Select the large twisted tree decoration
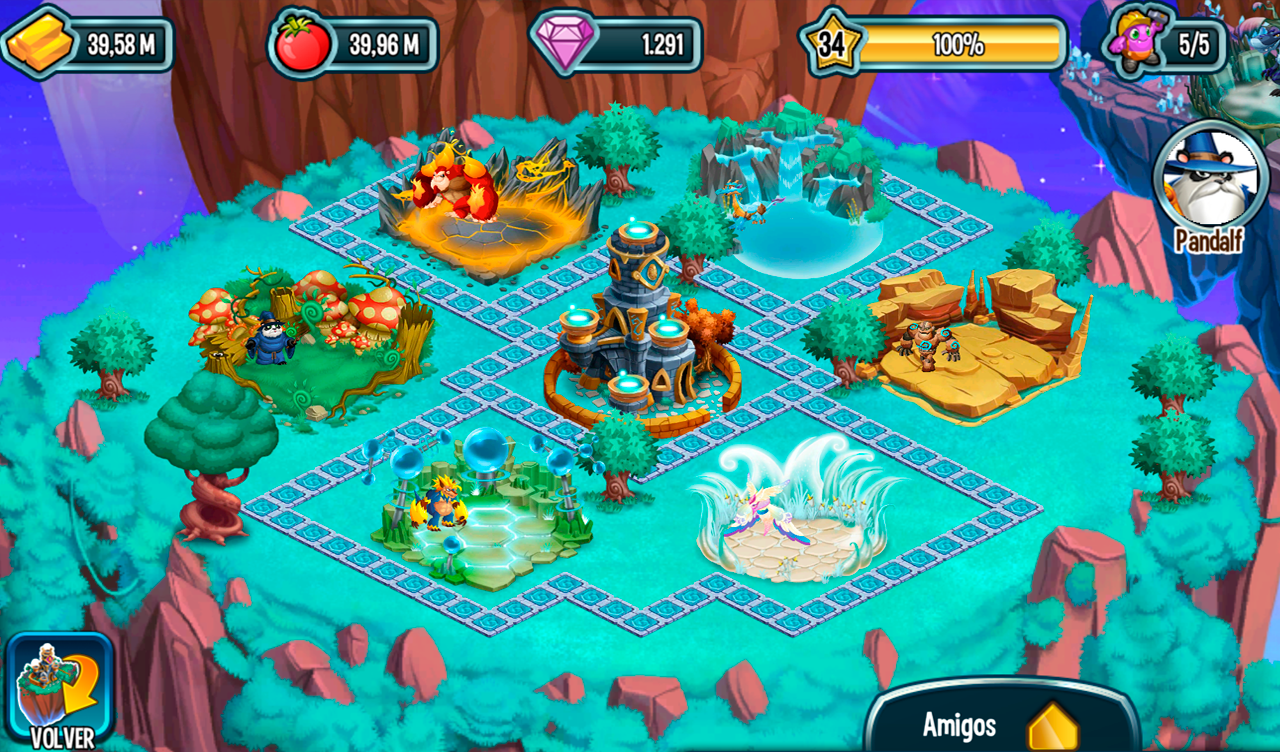 point(210,450)
